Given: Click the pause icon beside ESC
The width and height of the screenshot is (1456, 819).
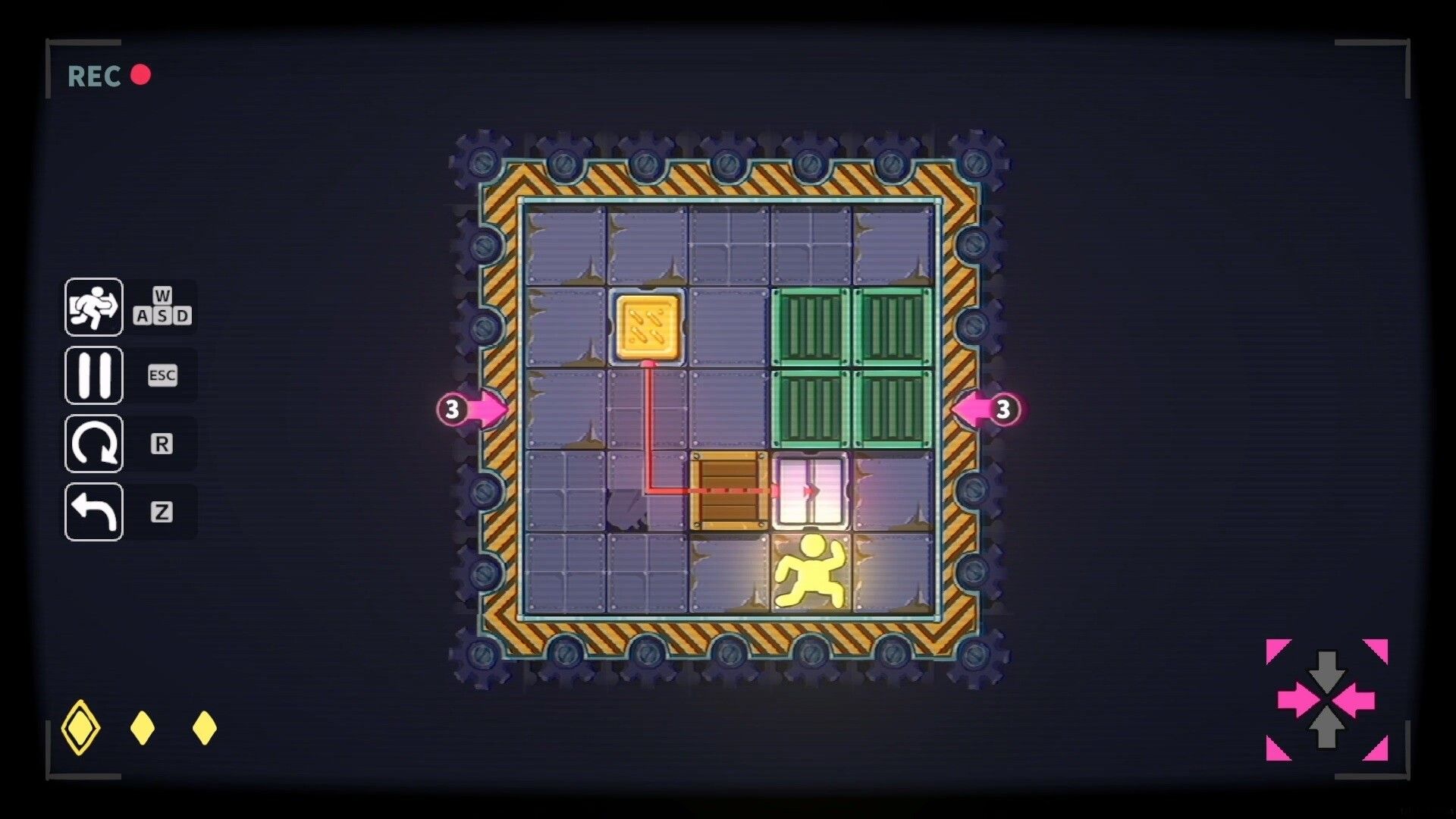Looking at the screenshot, I should (93, 375).
